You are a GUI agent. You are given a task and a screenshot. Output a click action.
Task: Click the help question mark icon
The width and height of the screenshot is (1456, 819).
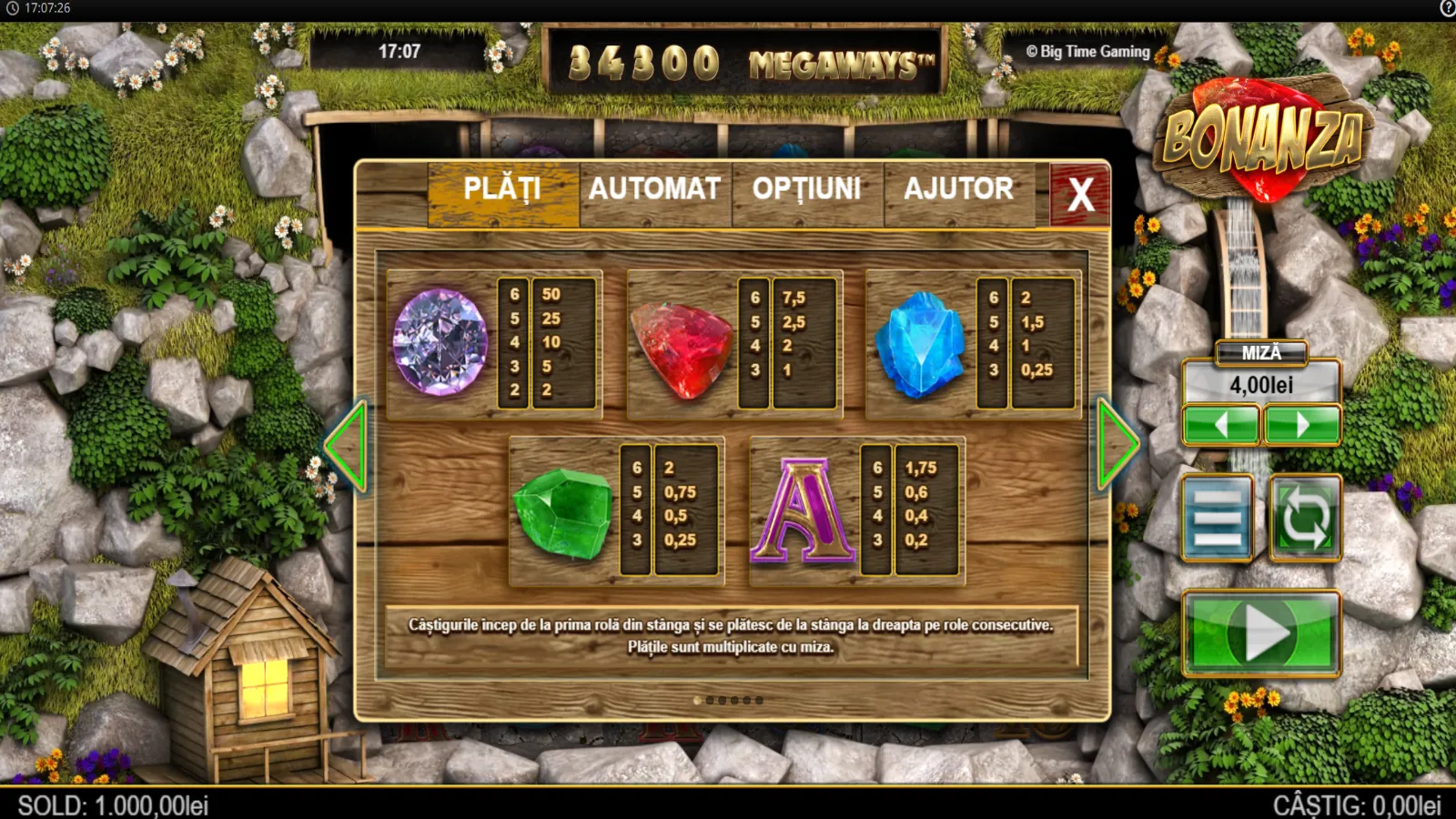click(x=1447, y=8)
